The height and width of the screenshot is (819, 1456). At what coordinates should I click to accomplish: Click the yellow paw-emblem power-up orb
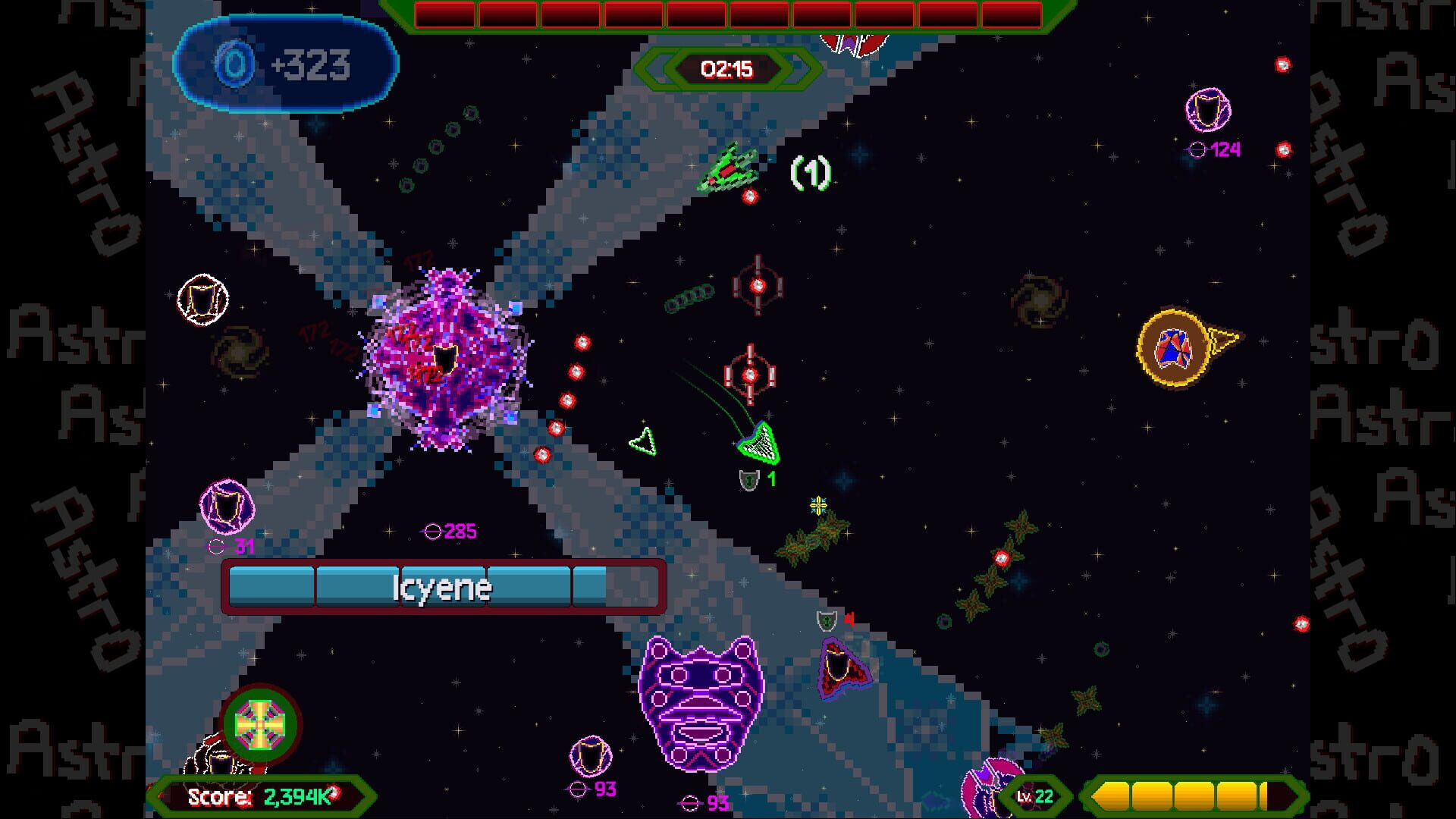click(x=1175, y=349)
